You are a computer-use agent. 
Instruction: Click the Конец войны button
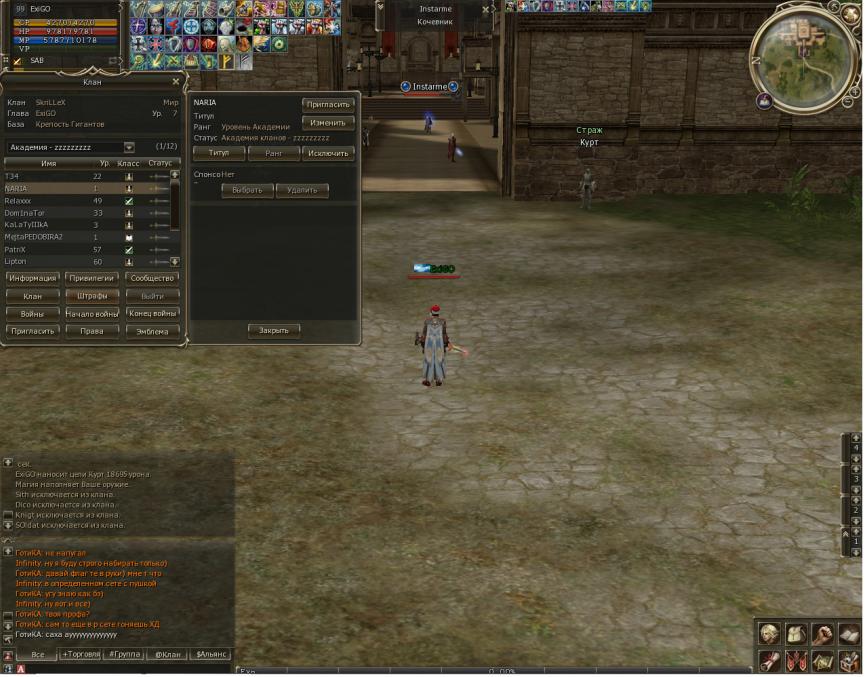[153, 314]
